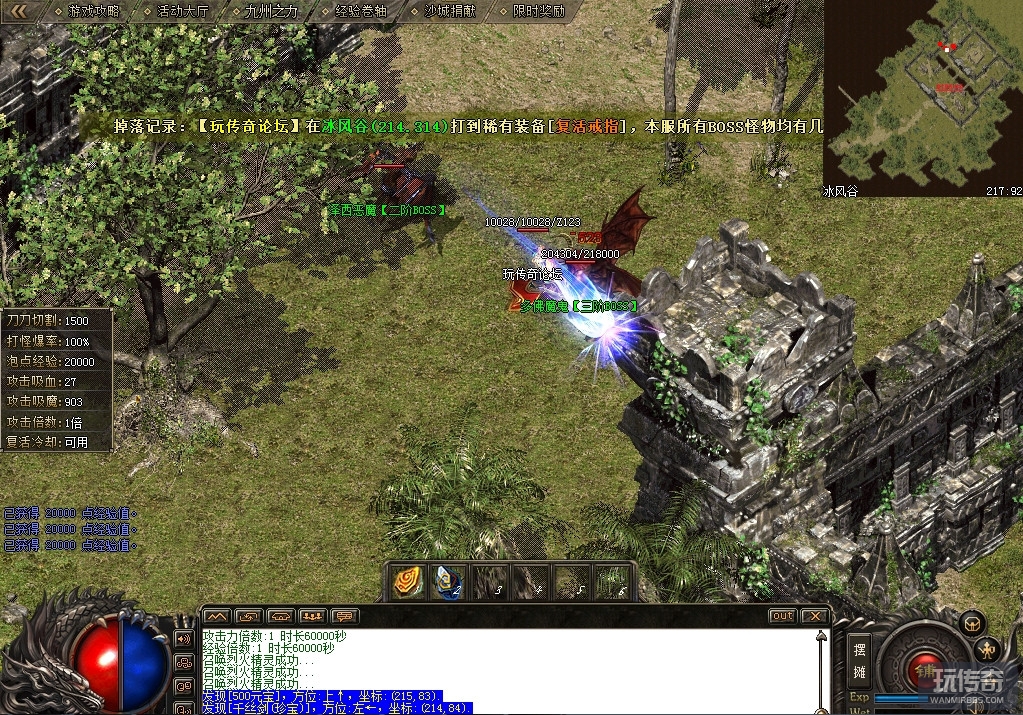Collapse the top menu with the double-arrow button
Screen dimensions: 1023x715
click(x=20, y=11)
